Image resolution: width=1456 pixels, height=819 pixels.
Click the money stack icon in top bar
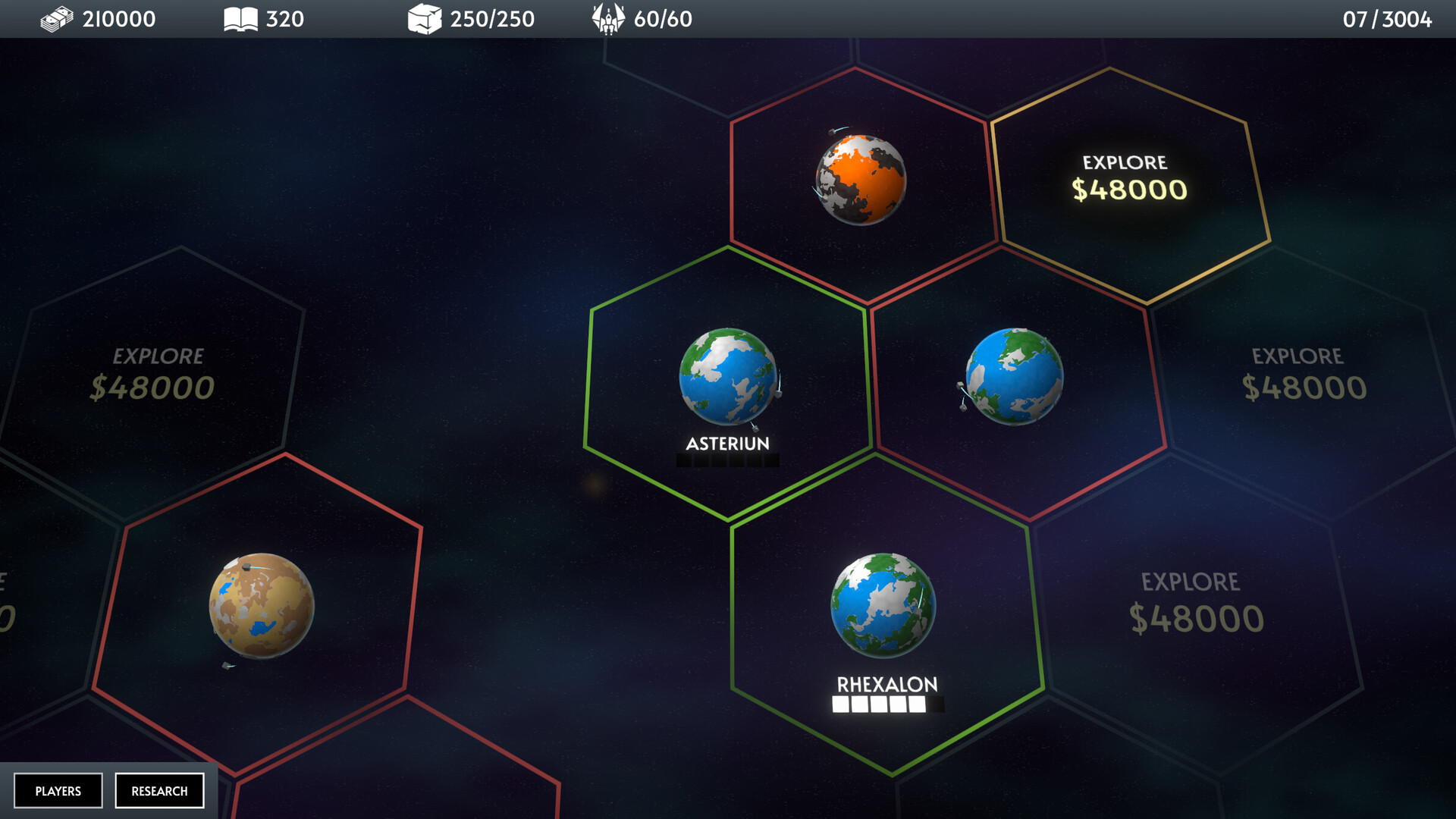pos(57,19)
